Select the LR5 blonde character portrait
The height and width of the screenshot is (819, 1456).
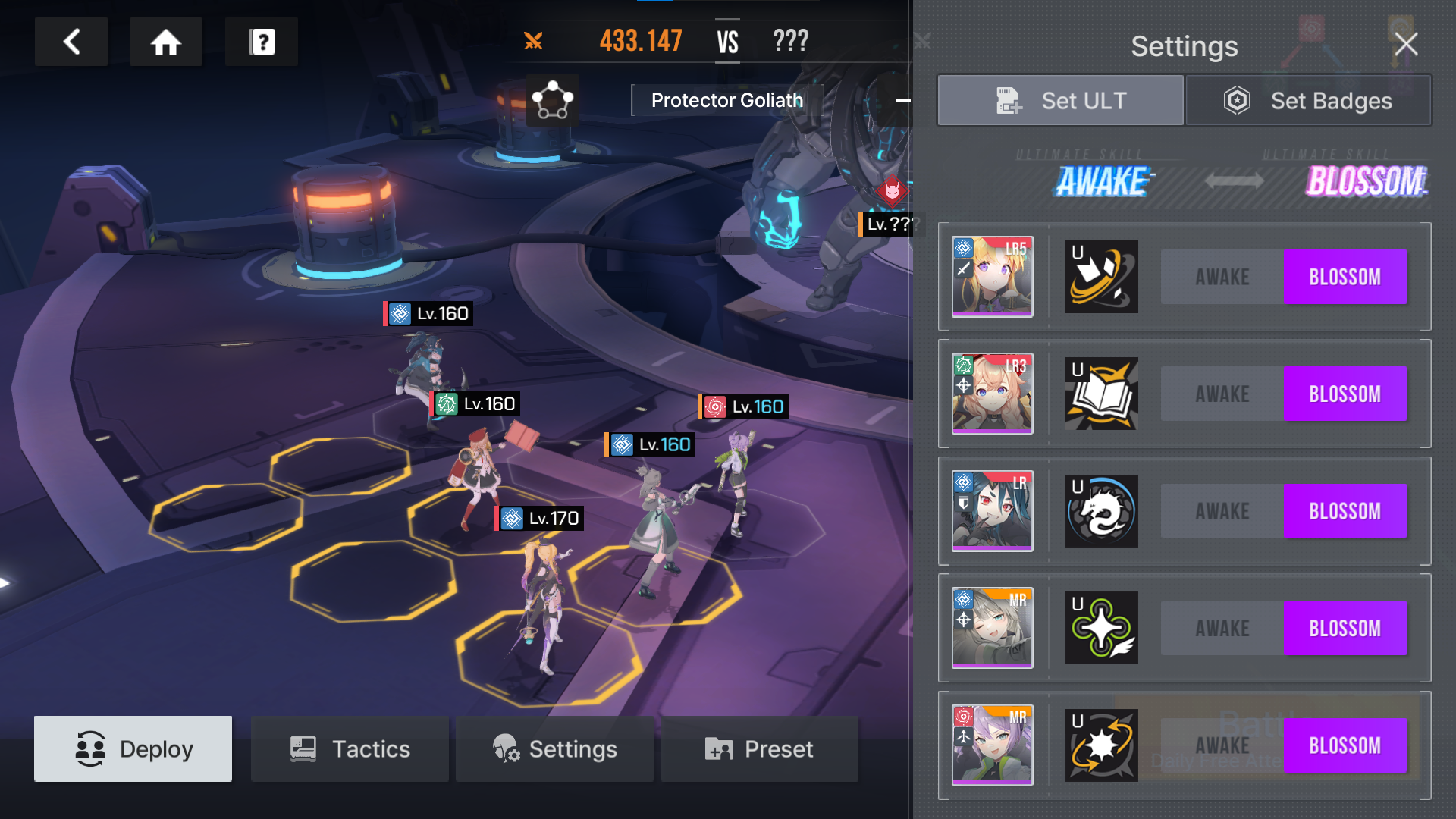coord(992,277)
